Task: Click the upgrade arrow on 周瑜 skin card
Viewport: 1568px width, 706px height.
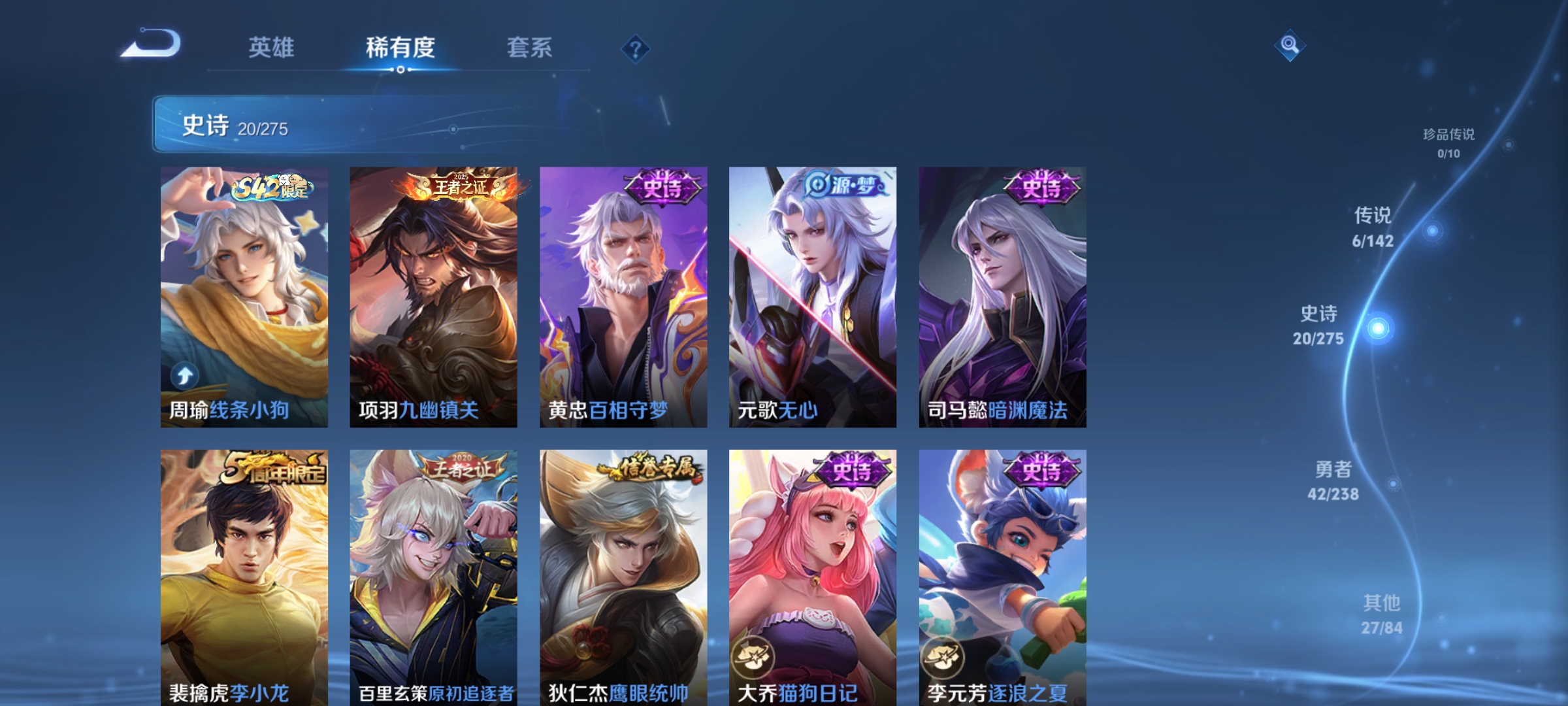Action: click(x=185, y=374)
